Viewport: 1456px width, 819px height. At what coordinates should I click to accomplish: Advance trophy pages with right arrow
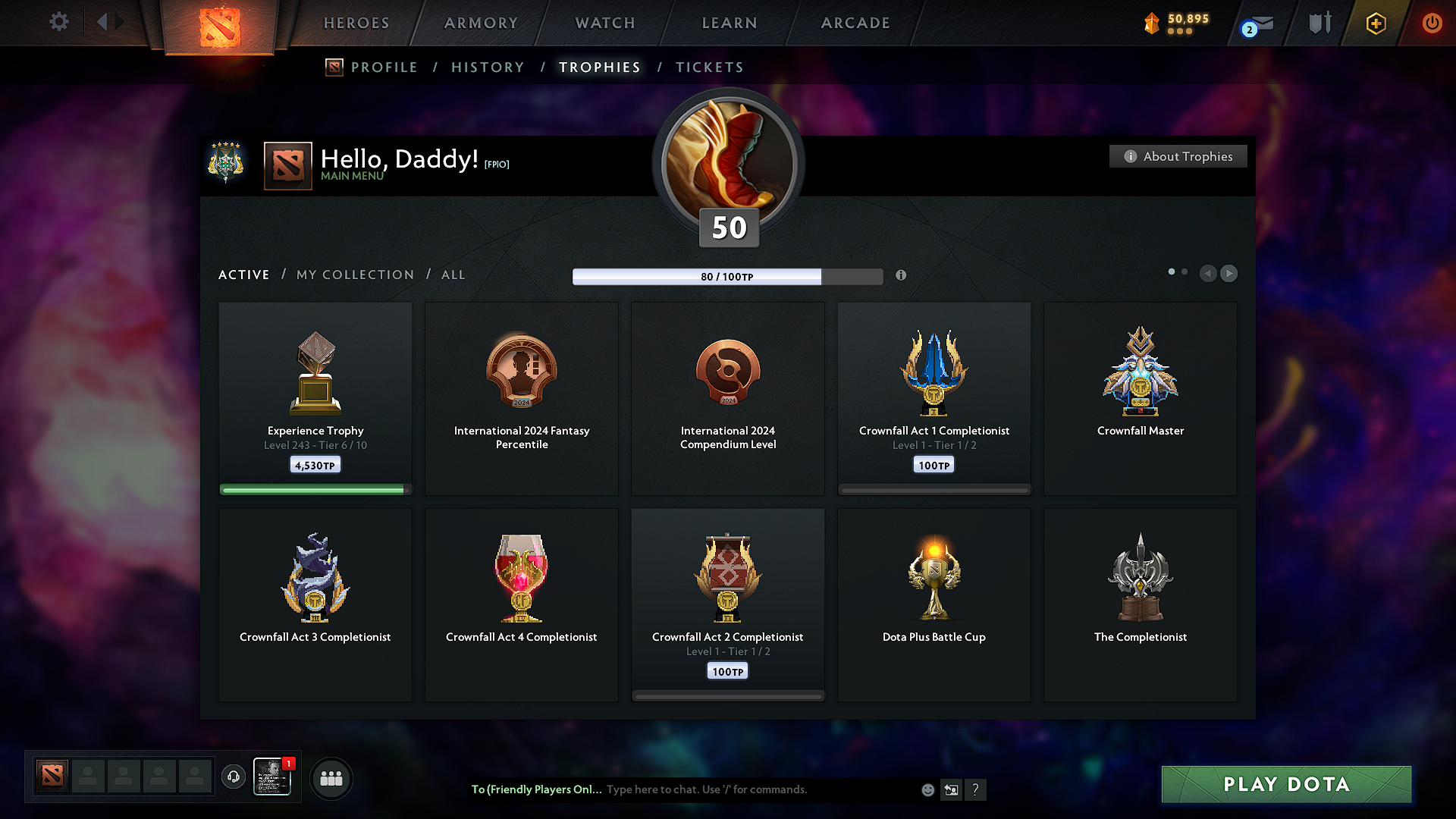click(1228, 274)
